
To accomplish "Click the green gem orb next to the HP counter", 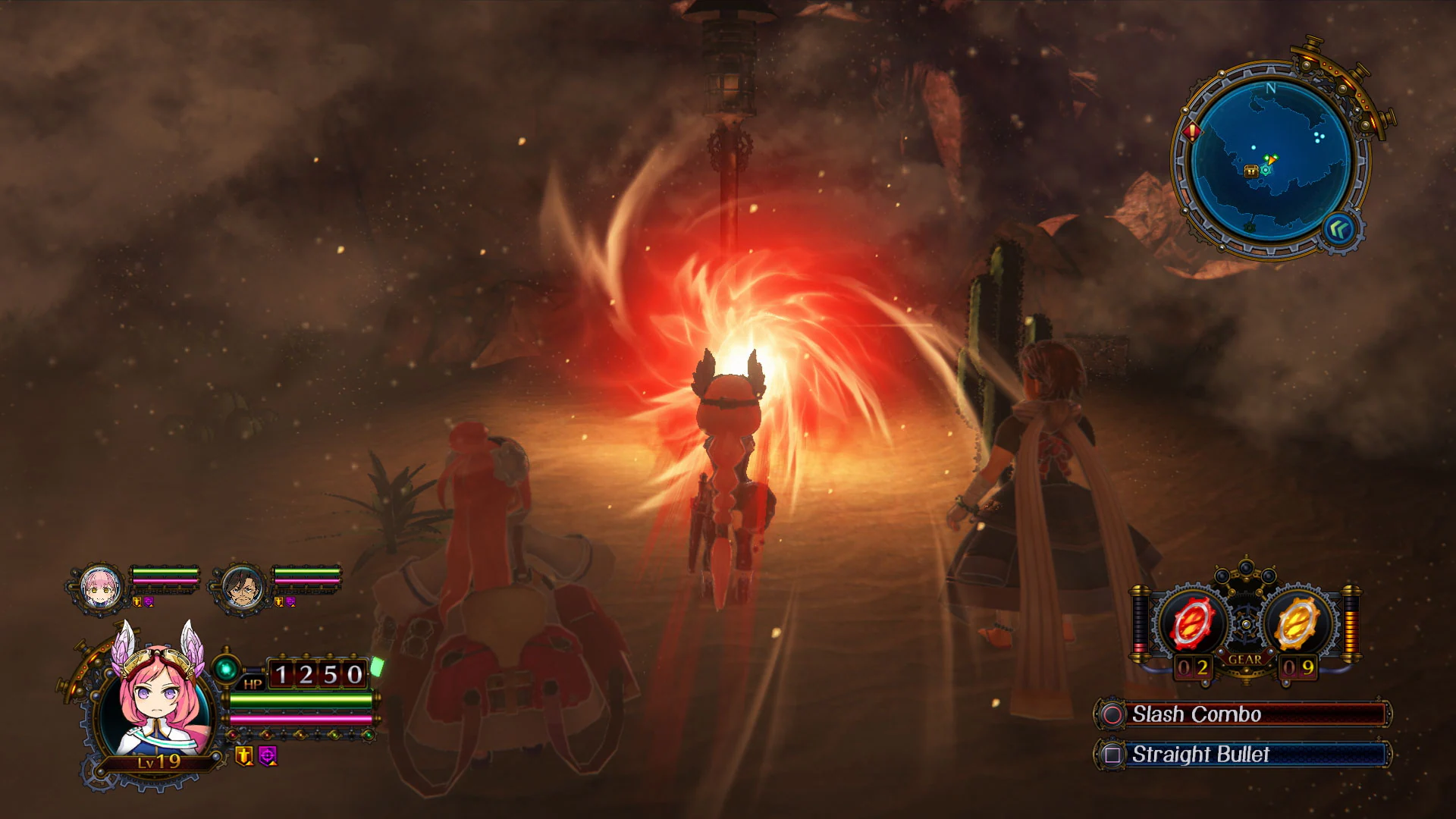I will (225, 670).
